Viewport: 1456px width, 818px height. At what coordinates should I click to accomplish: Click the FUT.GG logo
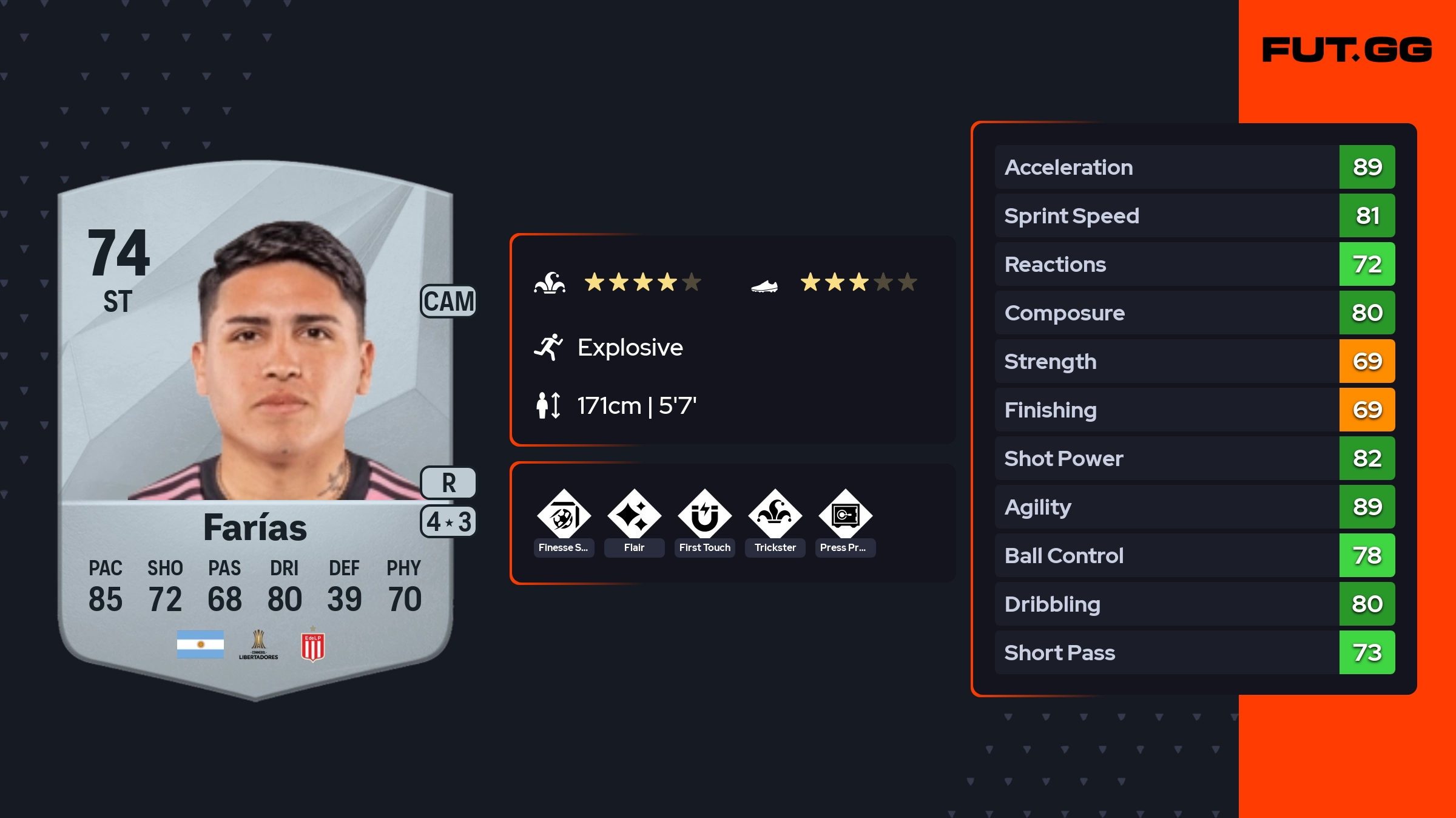pyautogui.click(x=1347, y=50)
